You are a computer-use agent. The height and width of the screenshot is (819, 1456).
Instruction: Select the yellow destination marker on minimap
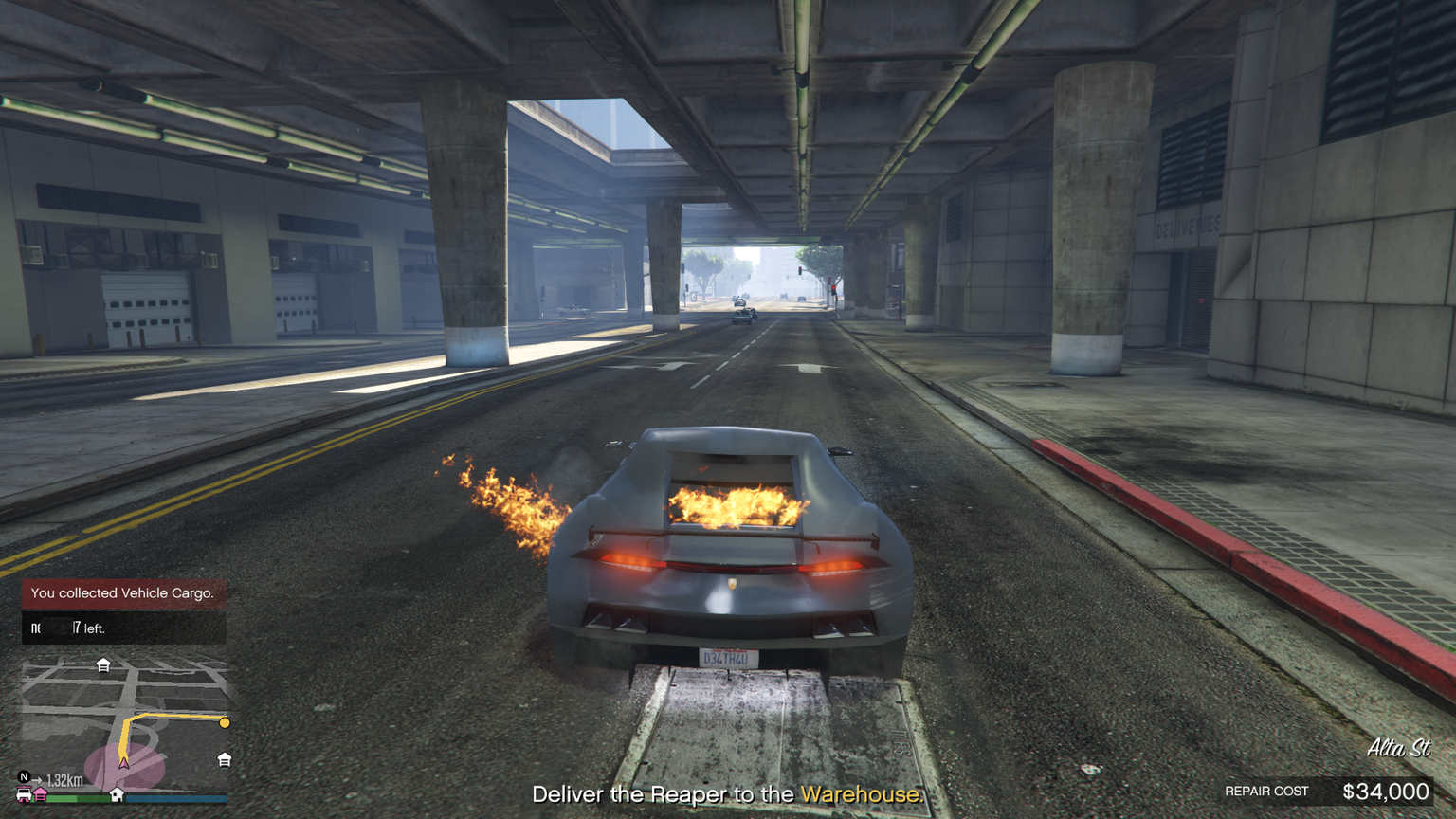[x=225, y=723]
